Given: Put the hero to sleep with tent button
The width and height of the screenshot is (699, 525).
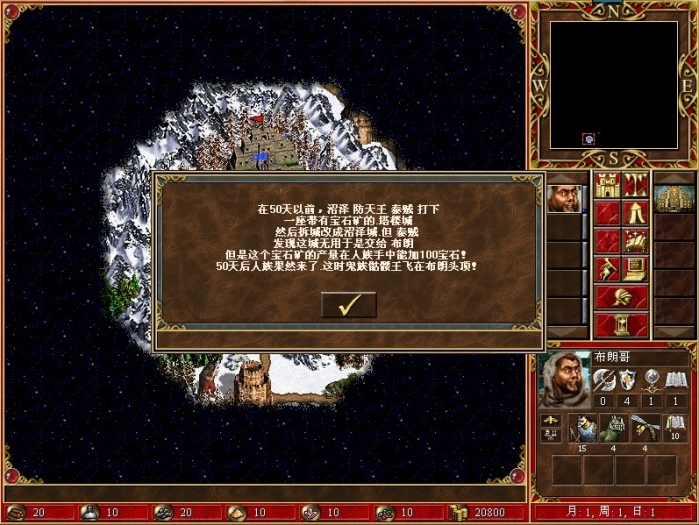Looking at the screenshot, I should [x=636, y=213].
